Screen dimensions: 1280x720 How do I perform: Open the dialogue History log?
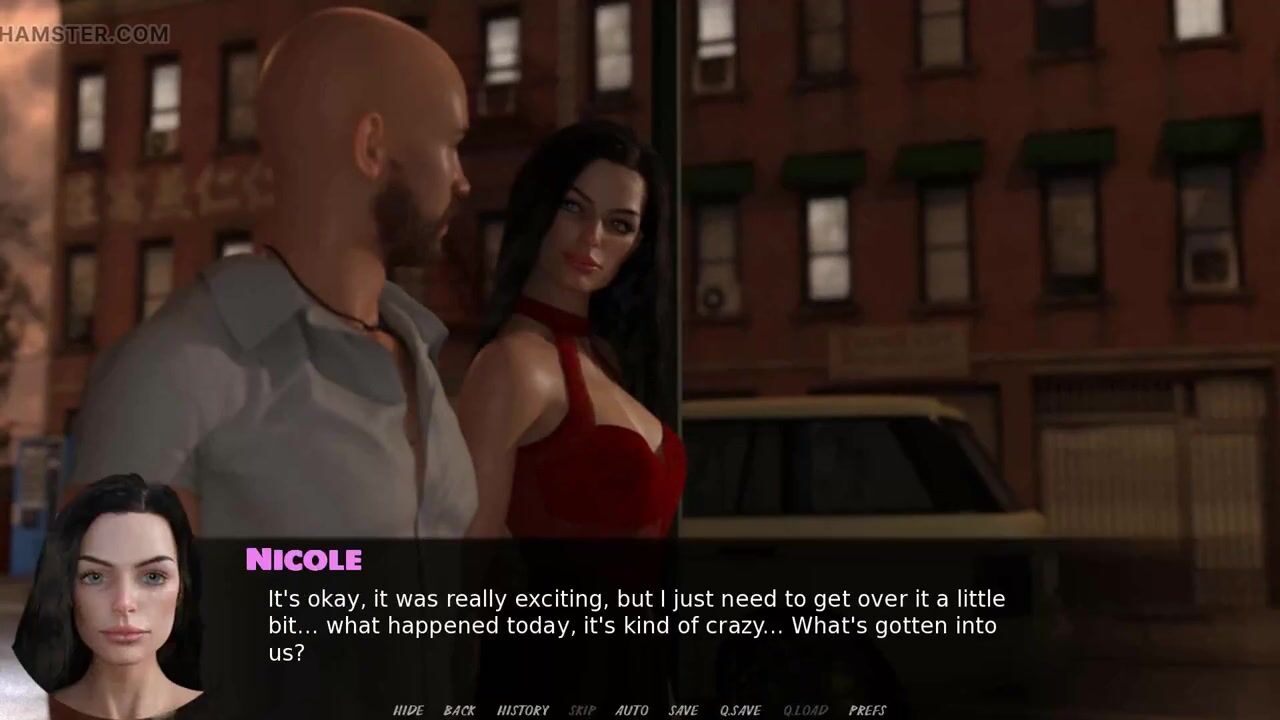point(522,710)
